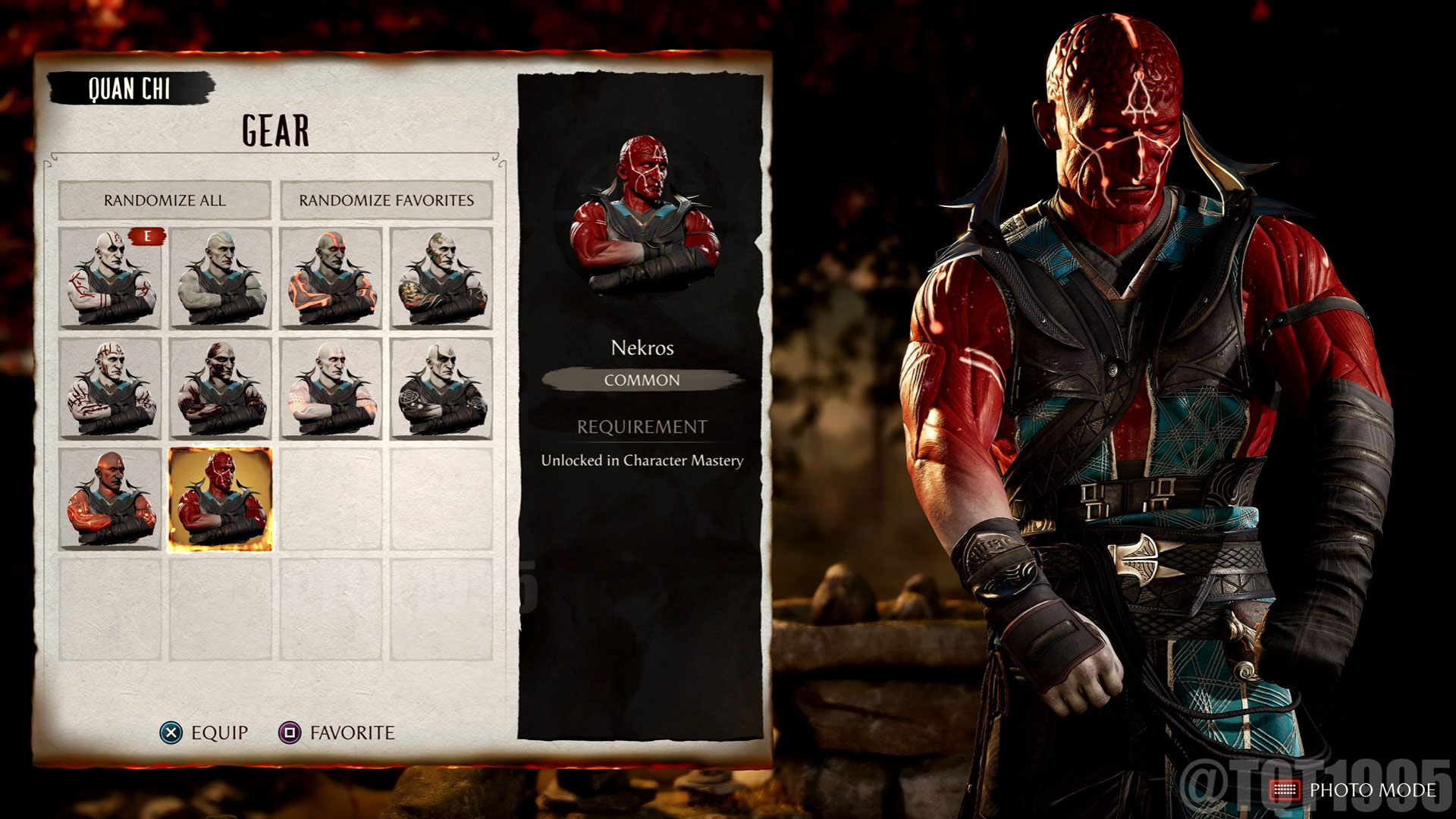Click the Favorite square button icon
1456x819 pixels.
[289, 733]
